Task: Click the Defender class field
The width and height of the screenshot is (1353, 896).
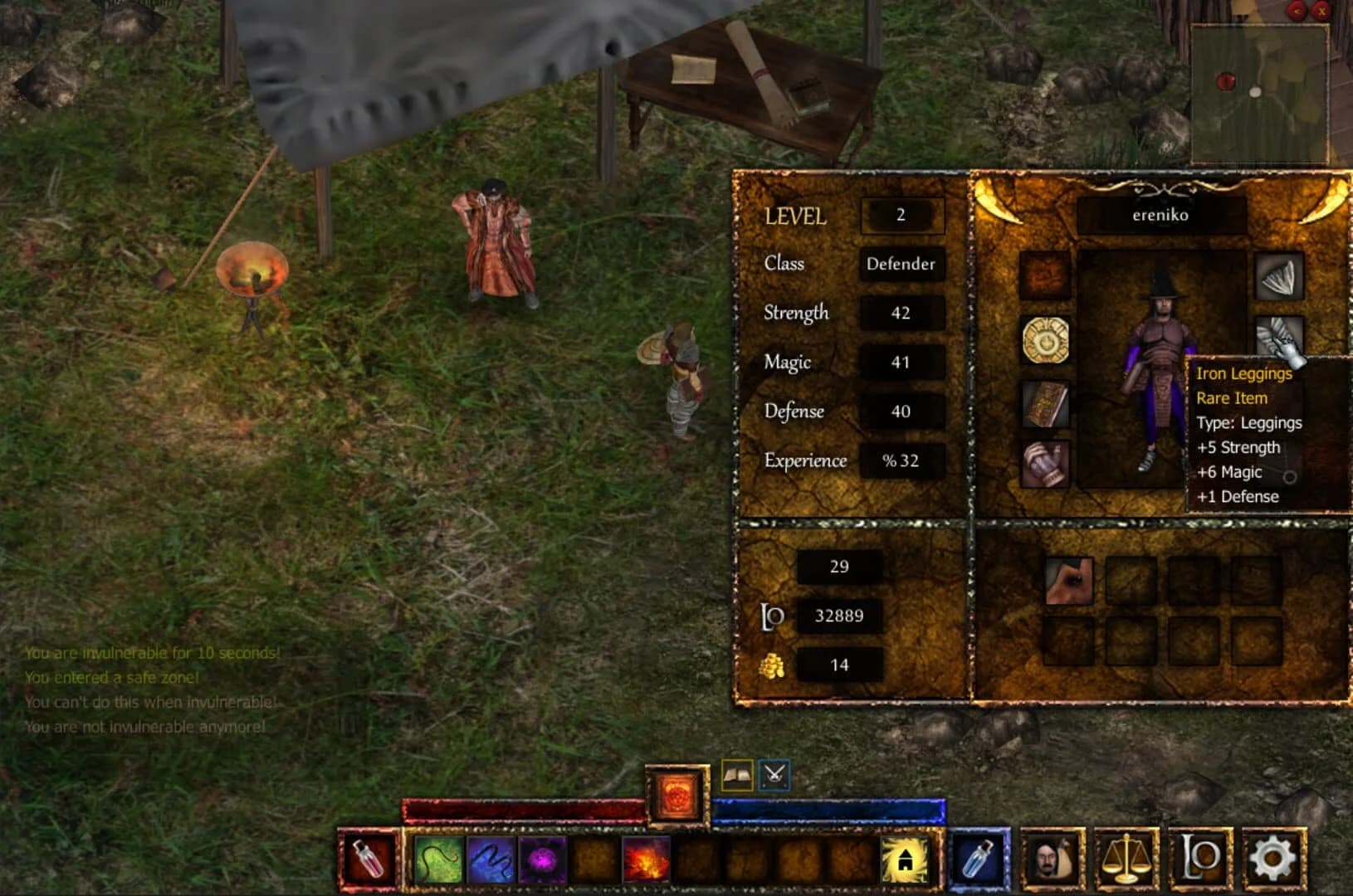Action: [901, 265]
